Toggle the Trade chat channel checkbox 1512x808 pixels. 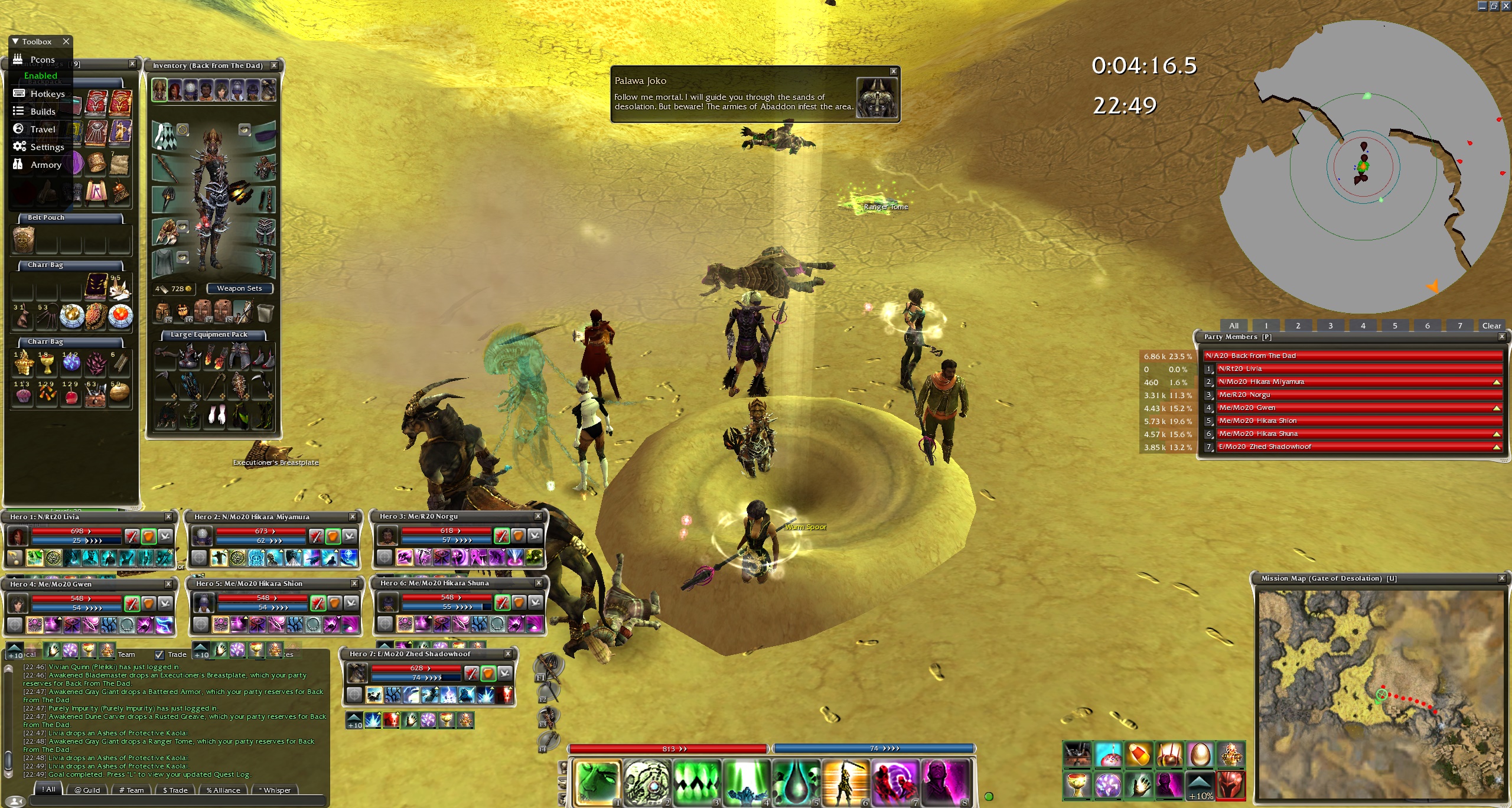click(159, 654)
